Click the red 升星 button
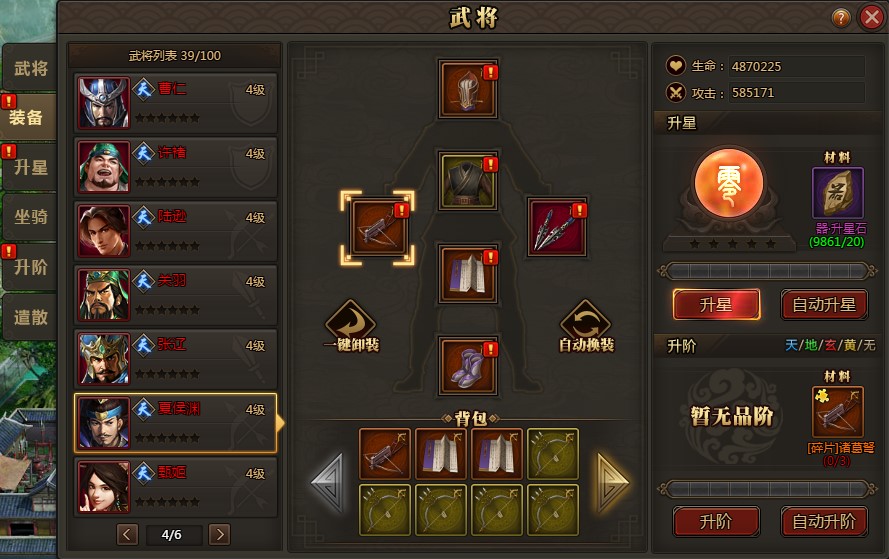889x559 pixels. point(716,304)
